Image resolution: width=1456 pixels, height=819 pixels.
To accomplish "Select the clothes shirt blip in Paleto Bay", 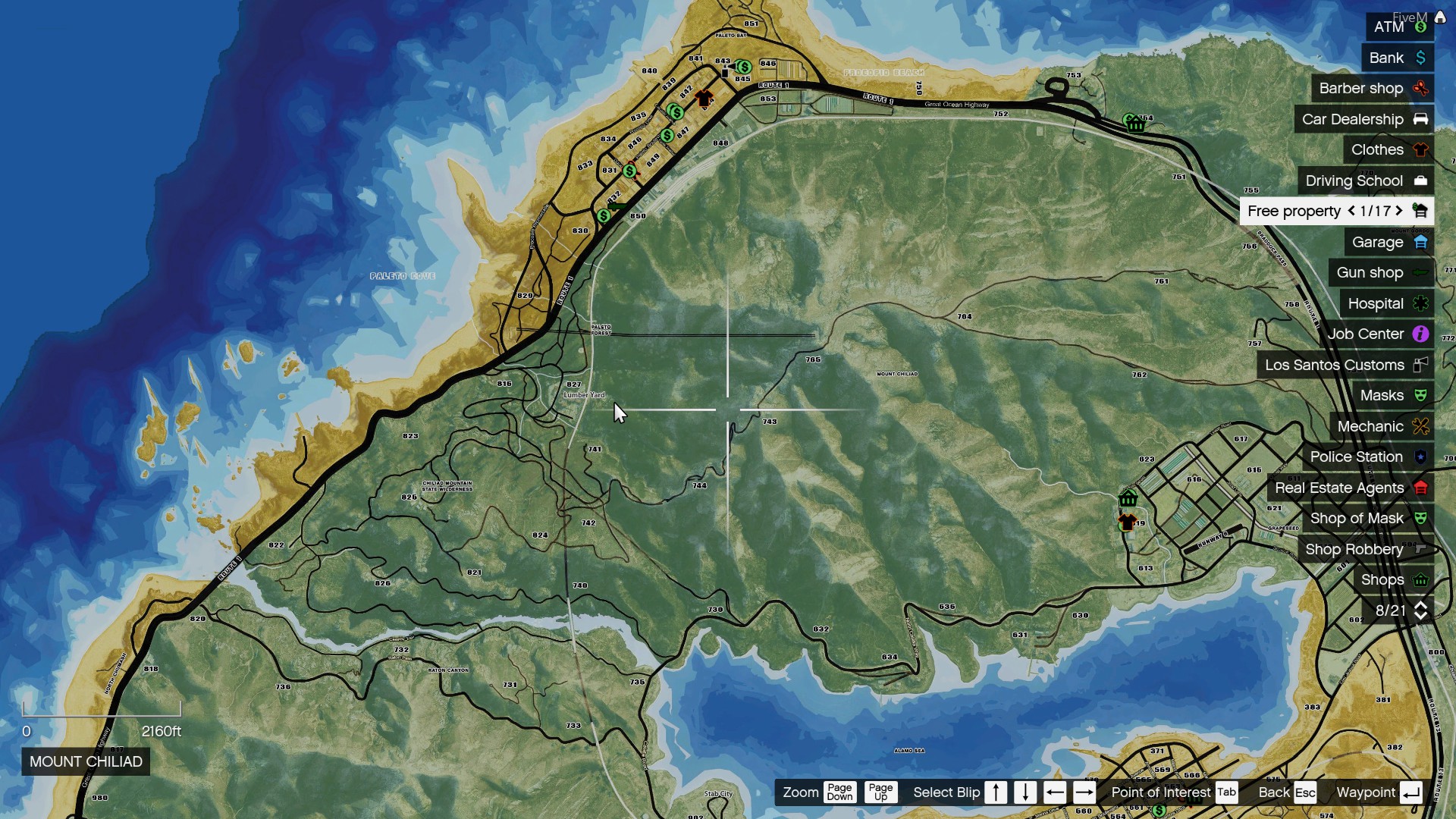I will tap(705, 97).
